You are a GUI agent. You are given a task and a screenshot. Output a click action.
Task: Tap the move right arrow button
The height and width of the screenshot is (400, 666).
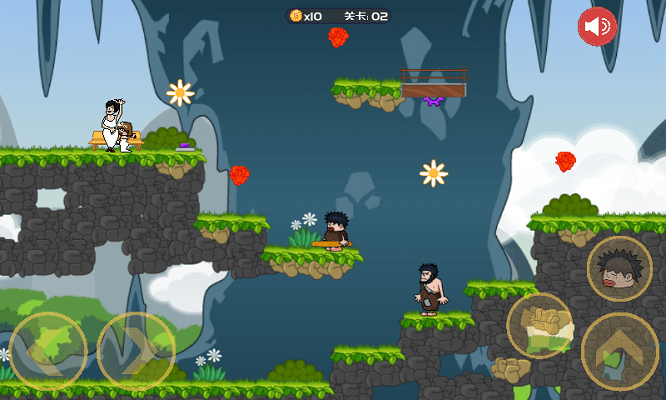[136, 350]
